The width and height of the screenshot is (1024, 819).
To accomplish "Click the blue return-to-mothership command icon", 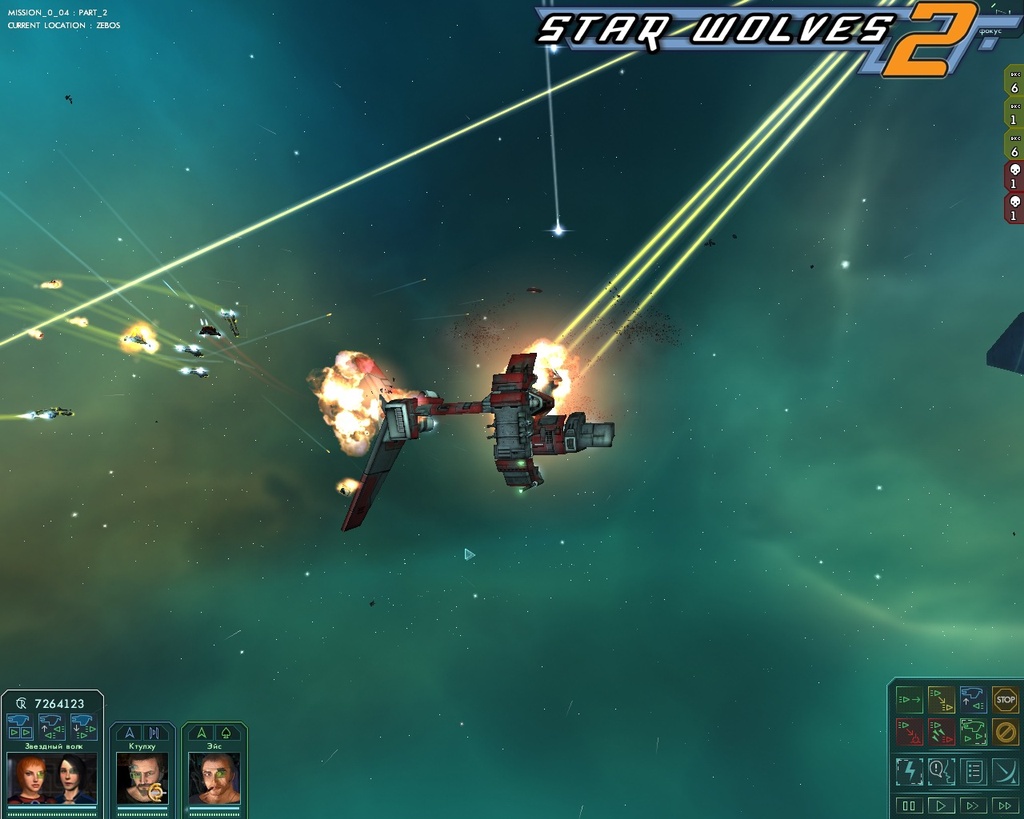I will tap(973, 700).
